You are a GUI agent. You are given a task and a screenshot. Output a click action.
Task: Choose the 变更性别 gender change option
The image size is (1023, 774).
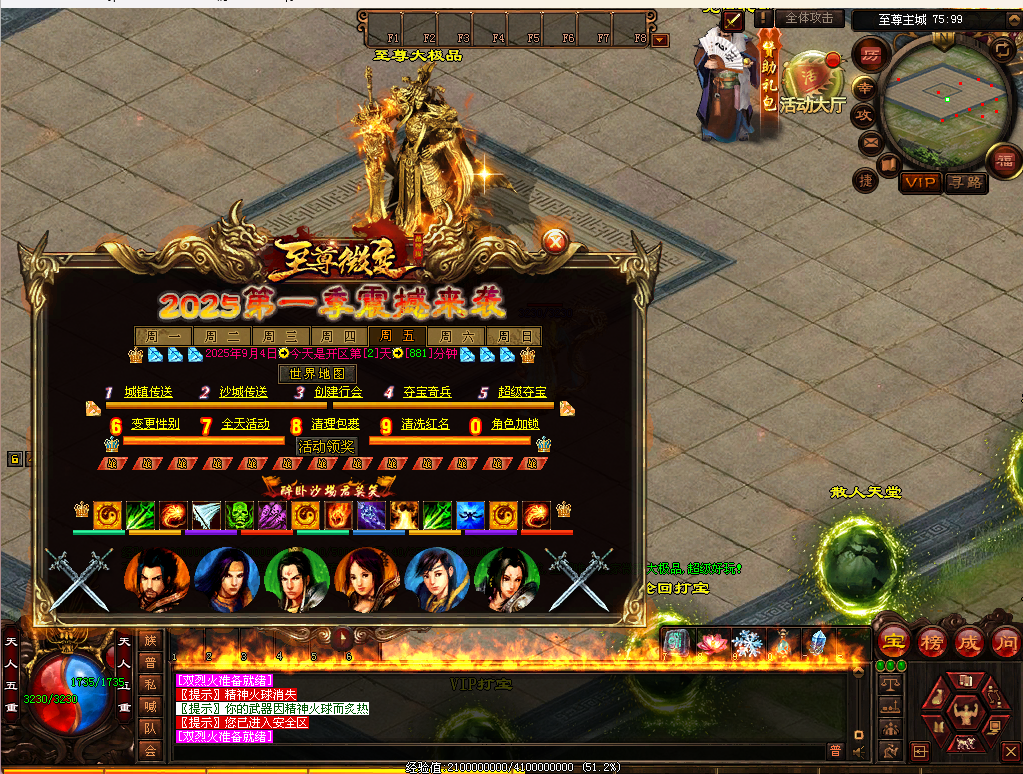[x=155, y=424]
